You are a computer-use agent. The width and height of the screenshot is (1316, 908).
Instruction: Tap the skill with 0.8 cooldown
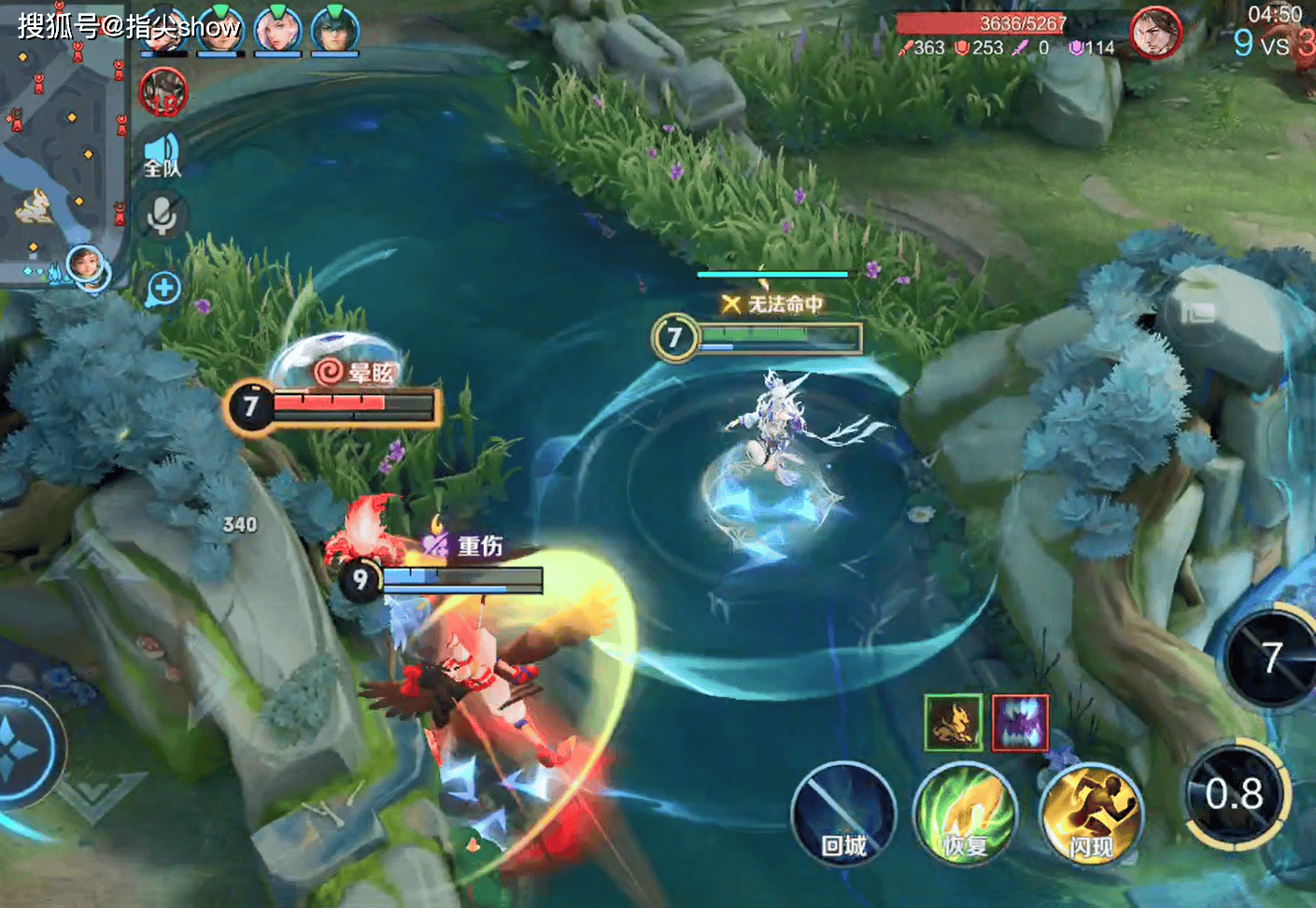[1236, 794]
